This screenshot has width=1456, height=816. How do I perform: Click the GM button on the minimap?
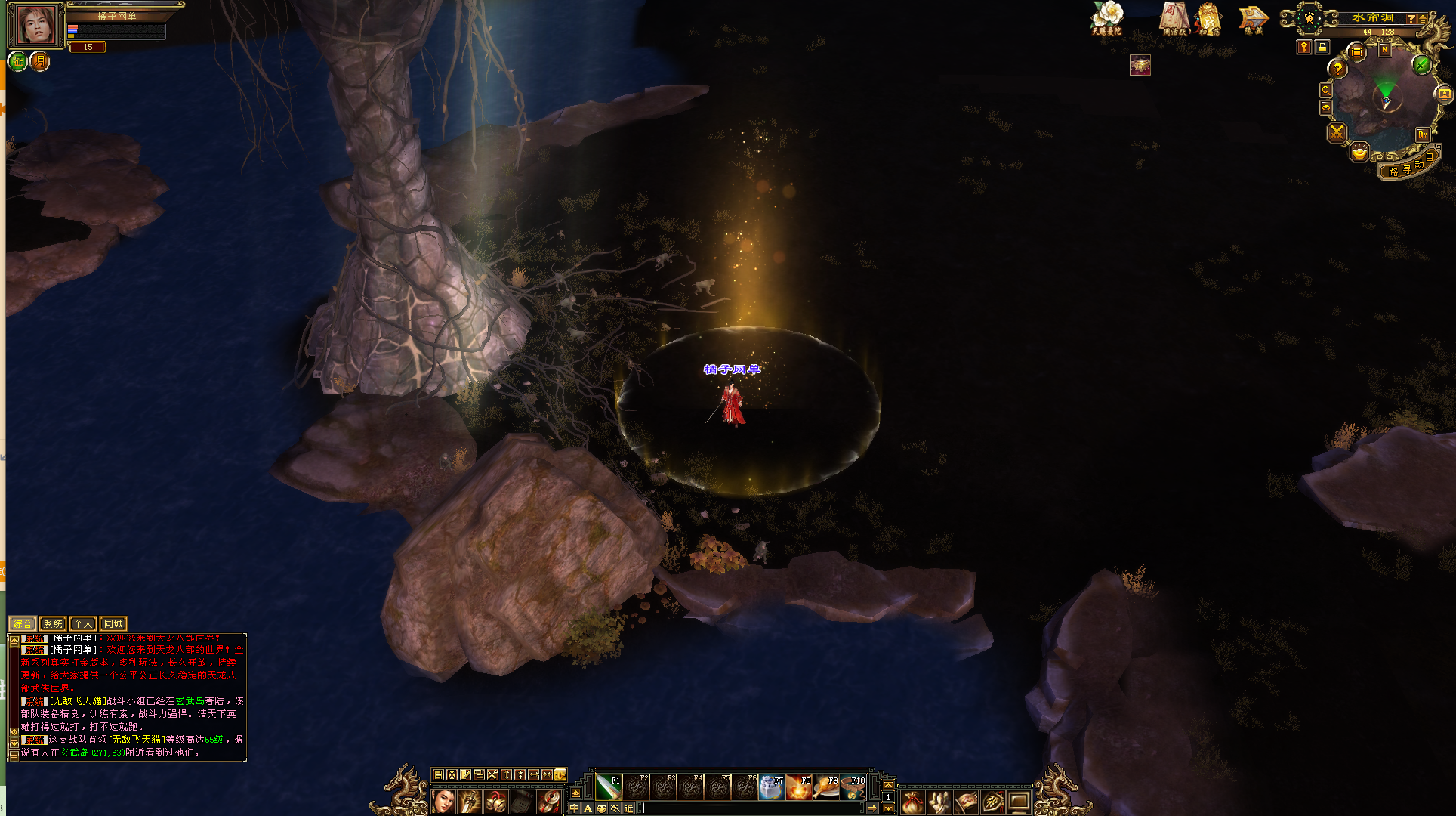tap(1423, 134)
